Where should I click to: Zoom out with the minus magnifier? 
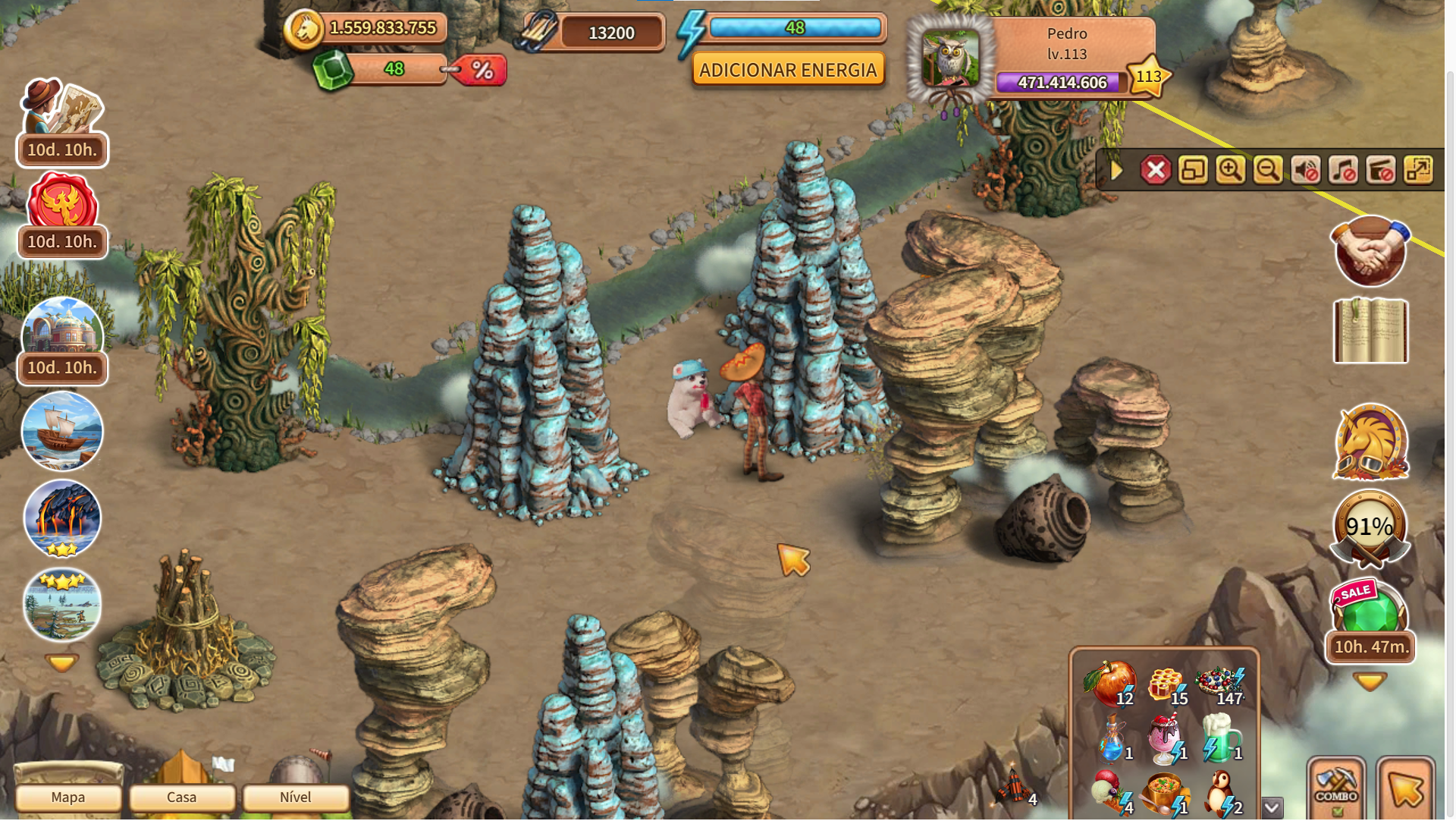coord(1267,170)
